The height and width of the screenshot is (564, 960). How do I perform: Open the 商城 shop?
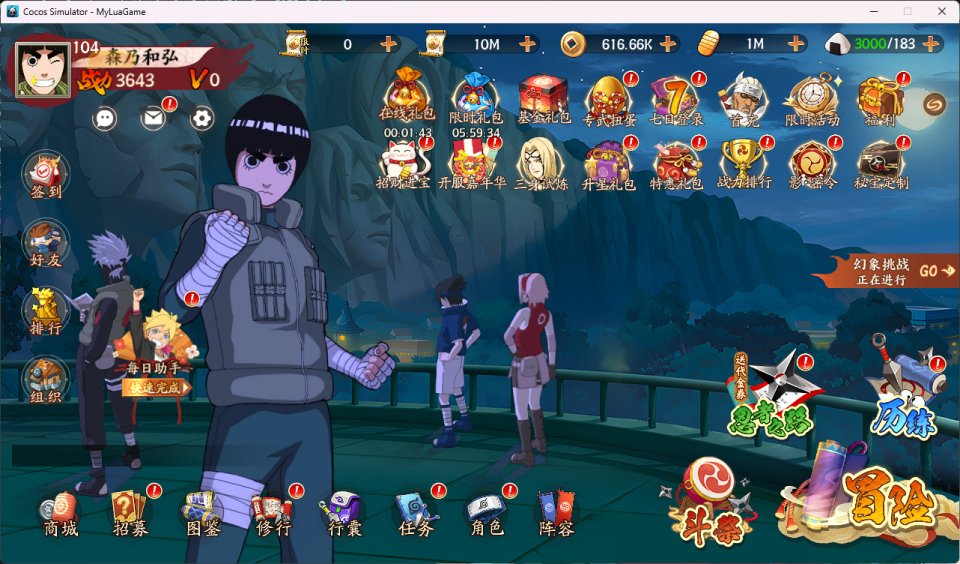click(x=60, y=513)
